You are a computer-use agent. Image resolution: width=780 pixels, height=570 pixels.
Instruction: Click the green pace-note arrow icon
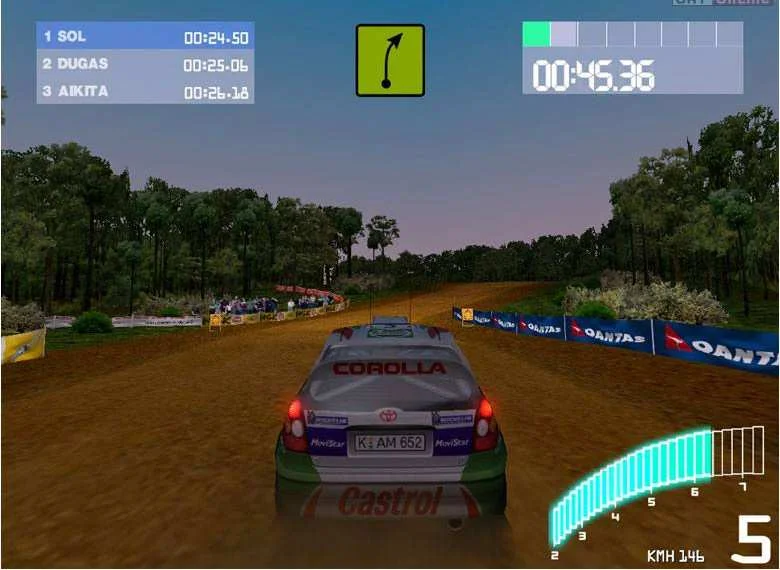pos(390,60)
